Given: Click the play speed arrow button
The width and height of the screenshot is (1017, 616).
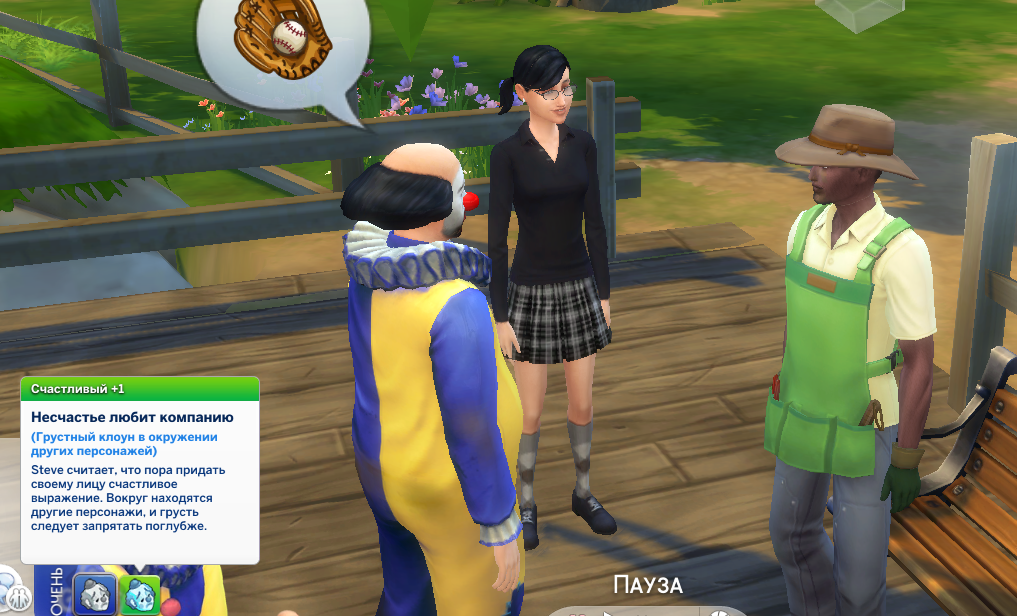Looking at the screenshot, I should pos(608,613).
